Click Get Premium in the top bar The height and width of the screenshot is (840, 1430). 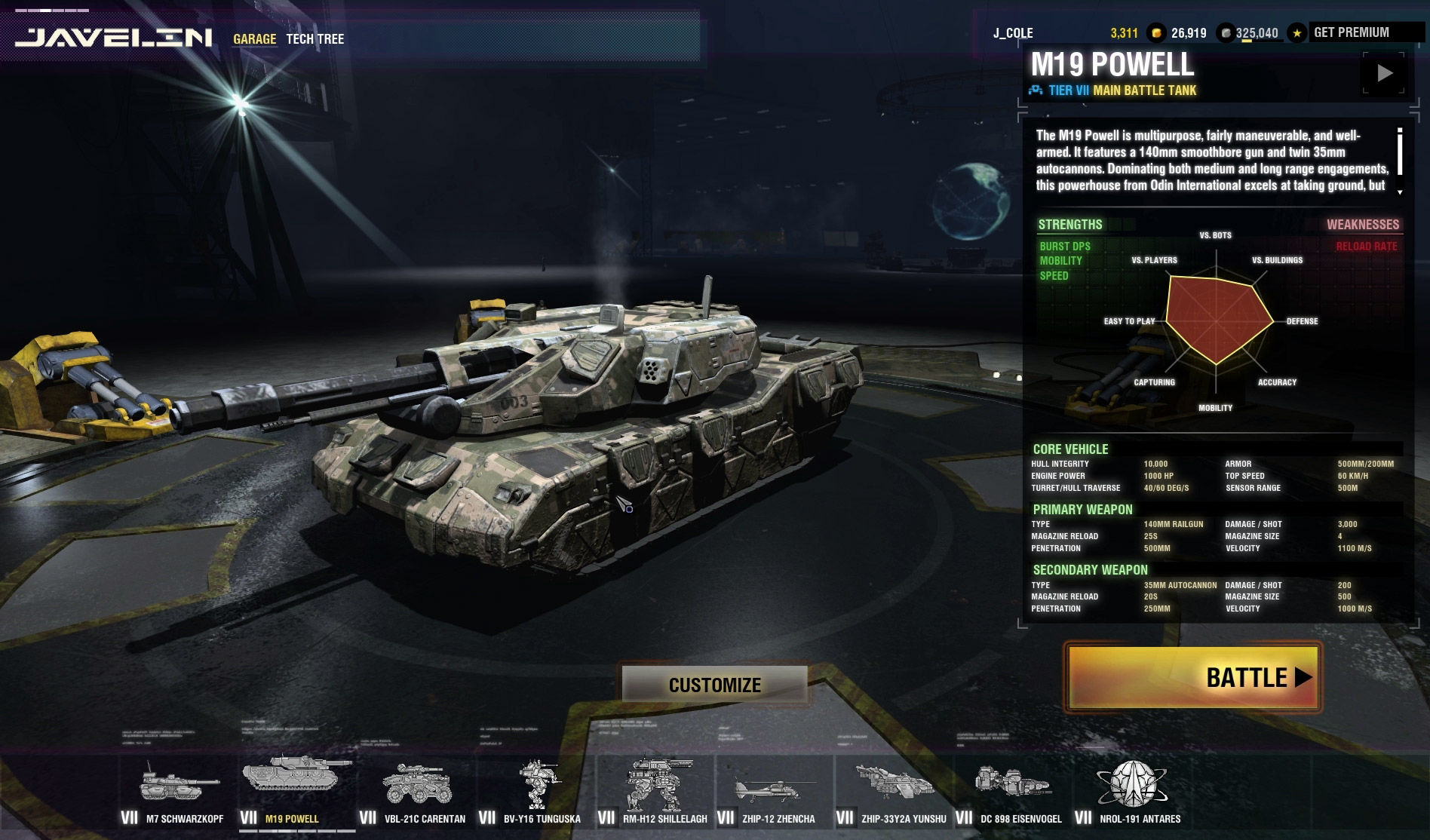pyautogui.click(x=1351, y=32)
